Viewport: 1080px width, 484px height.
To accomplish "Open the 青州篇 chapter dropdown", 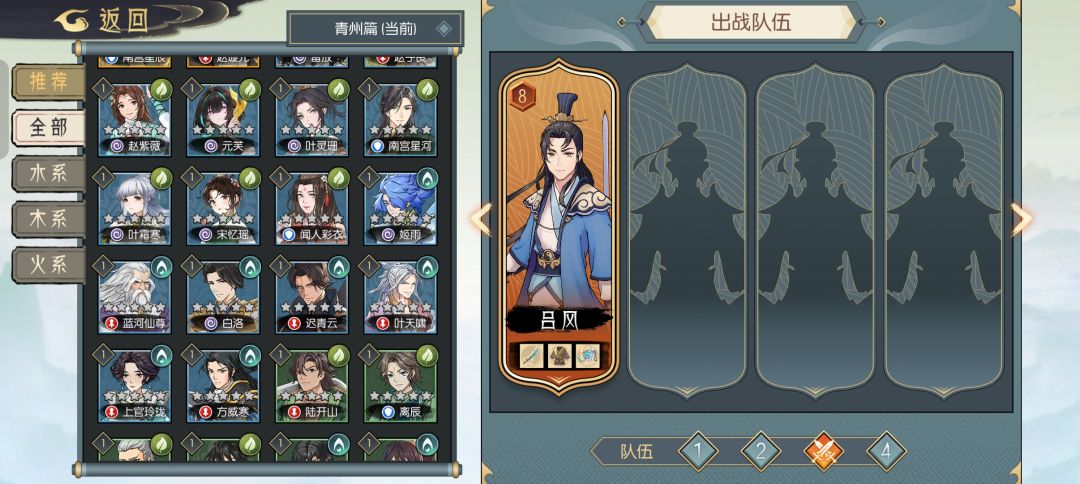I will [x=375, y=28].
